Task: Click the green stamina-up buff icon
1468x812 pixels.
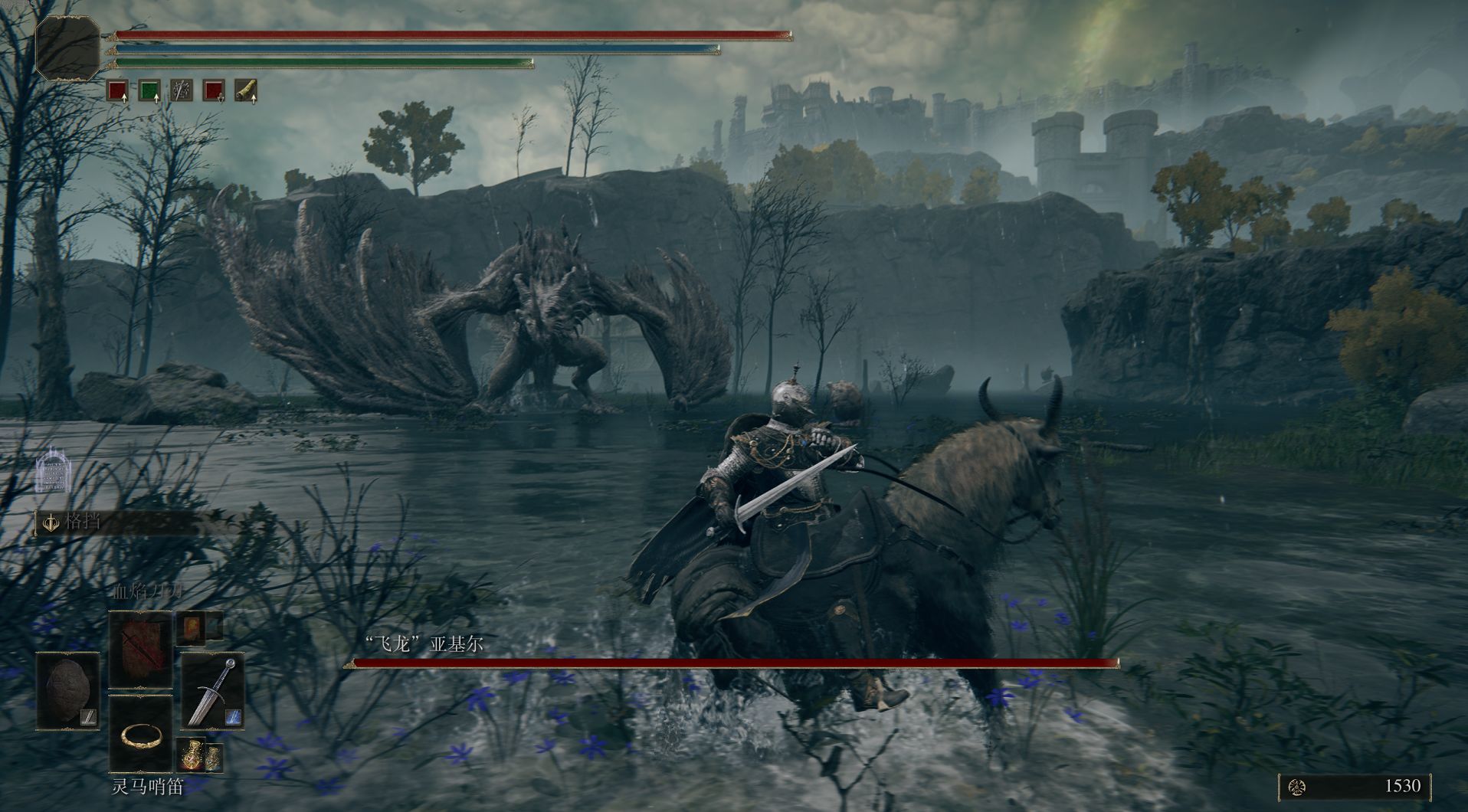Action: tap(149, 91)
